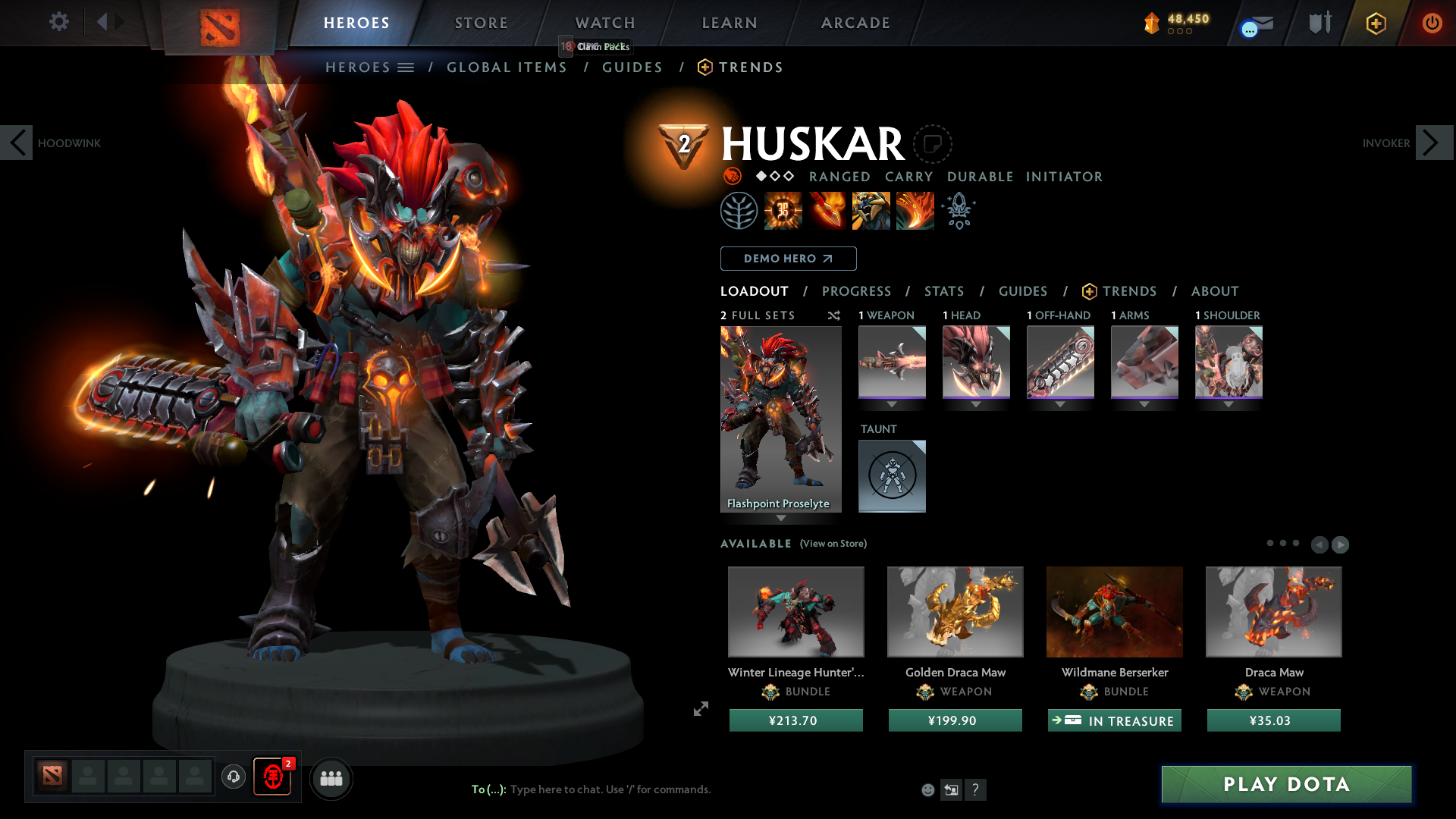Open the Store tab
The image size is (1456, 819).
[481, 23]
